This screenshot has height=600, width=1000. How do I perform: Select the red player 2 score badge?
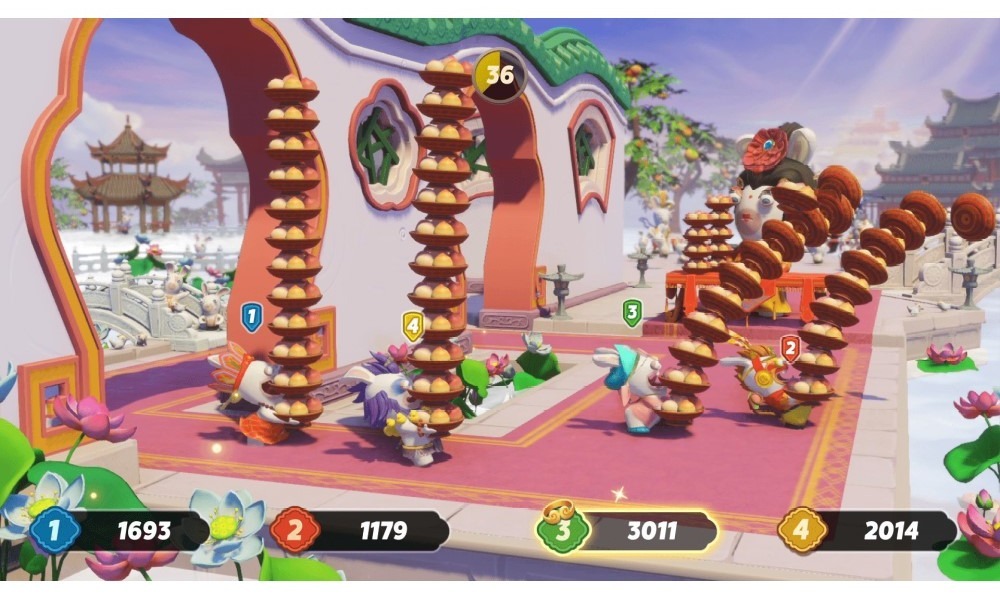tap(294, 531)
